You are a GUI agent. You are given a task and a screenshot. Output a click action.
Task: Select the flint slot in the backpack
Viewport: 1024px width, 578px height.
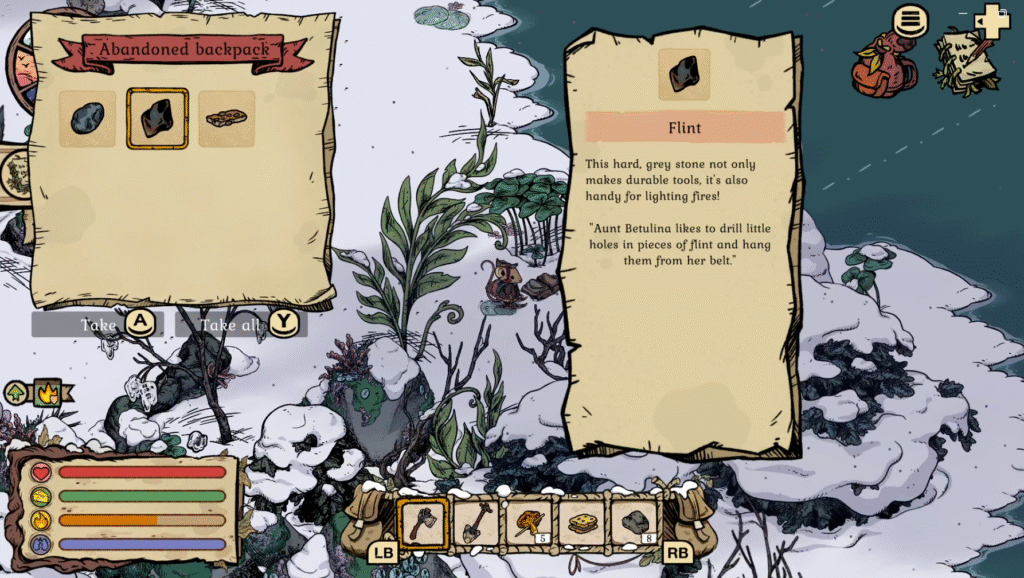[x=157, y=119]
